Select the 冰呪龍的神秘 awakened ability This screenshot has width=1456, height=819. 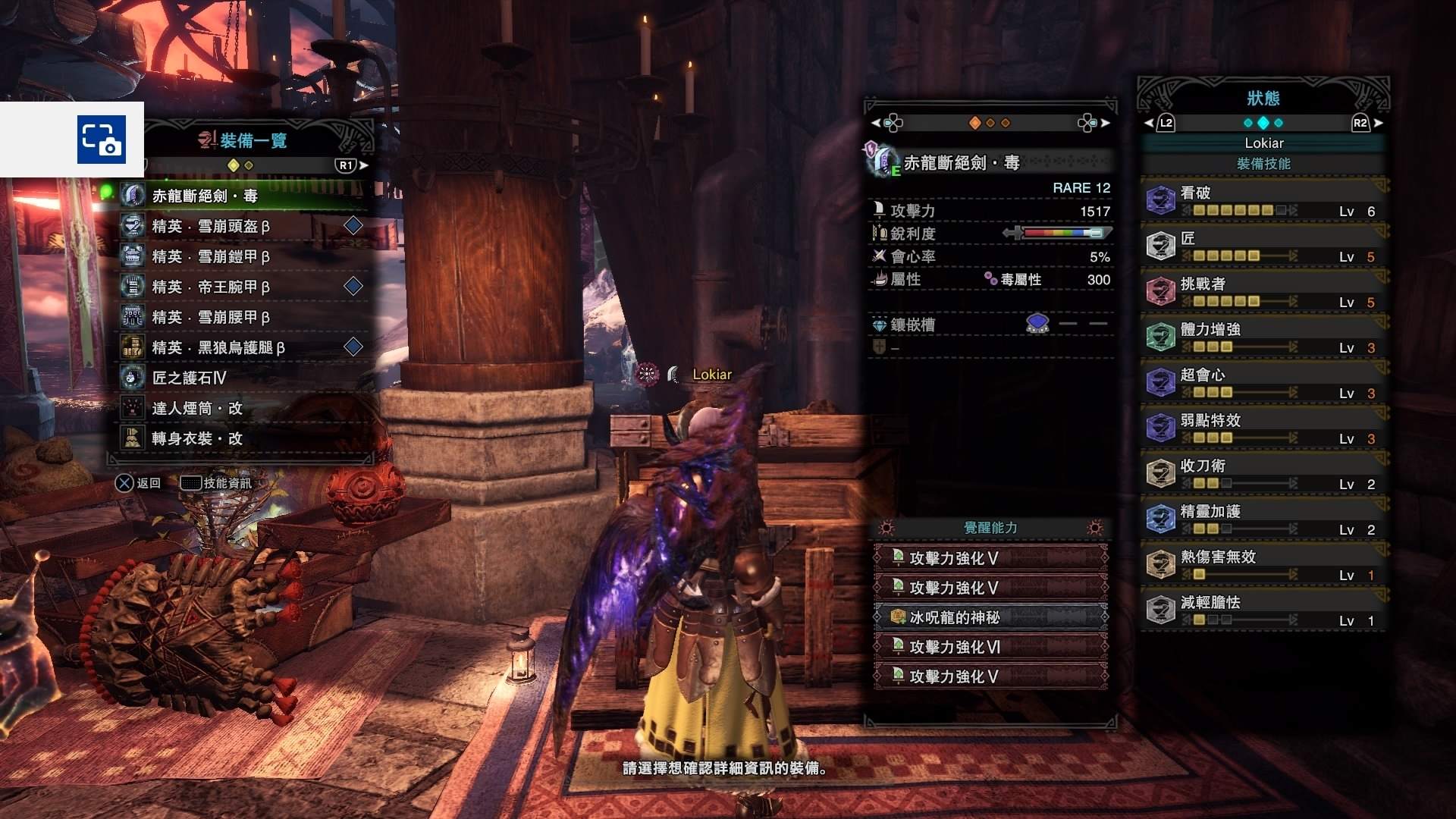coord(990,617)
